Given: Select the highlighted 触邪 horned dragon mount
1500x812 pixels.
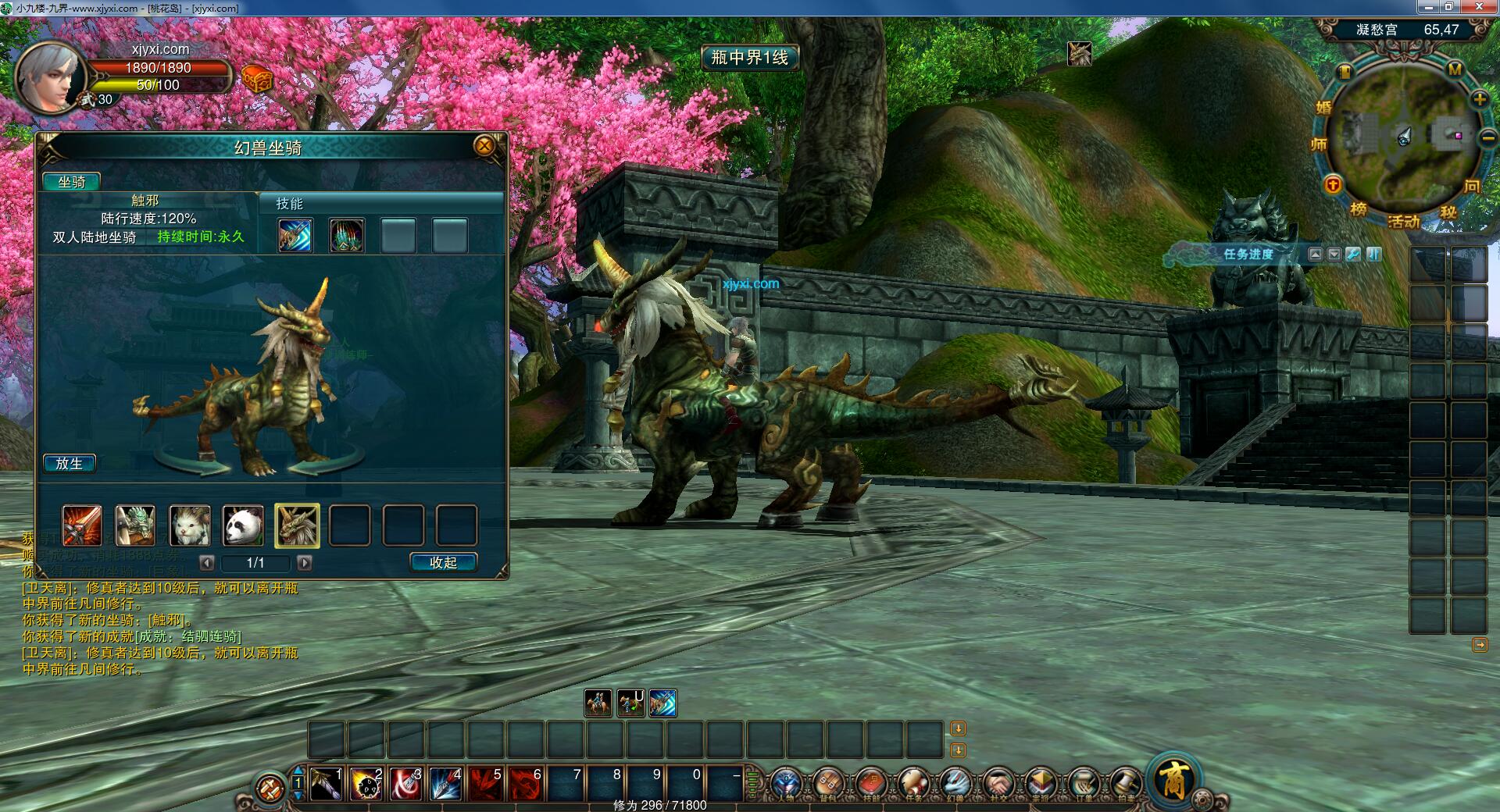Looking at the screenshot, I should tap(297, 525).
